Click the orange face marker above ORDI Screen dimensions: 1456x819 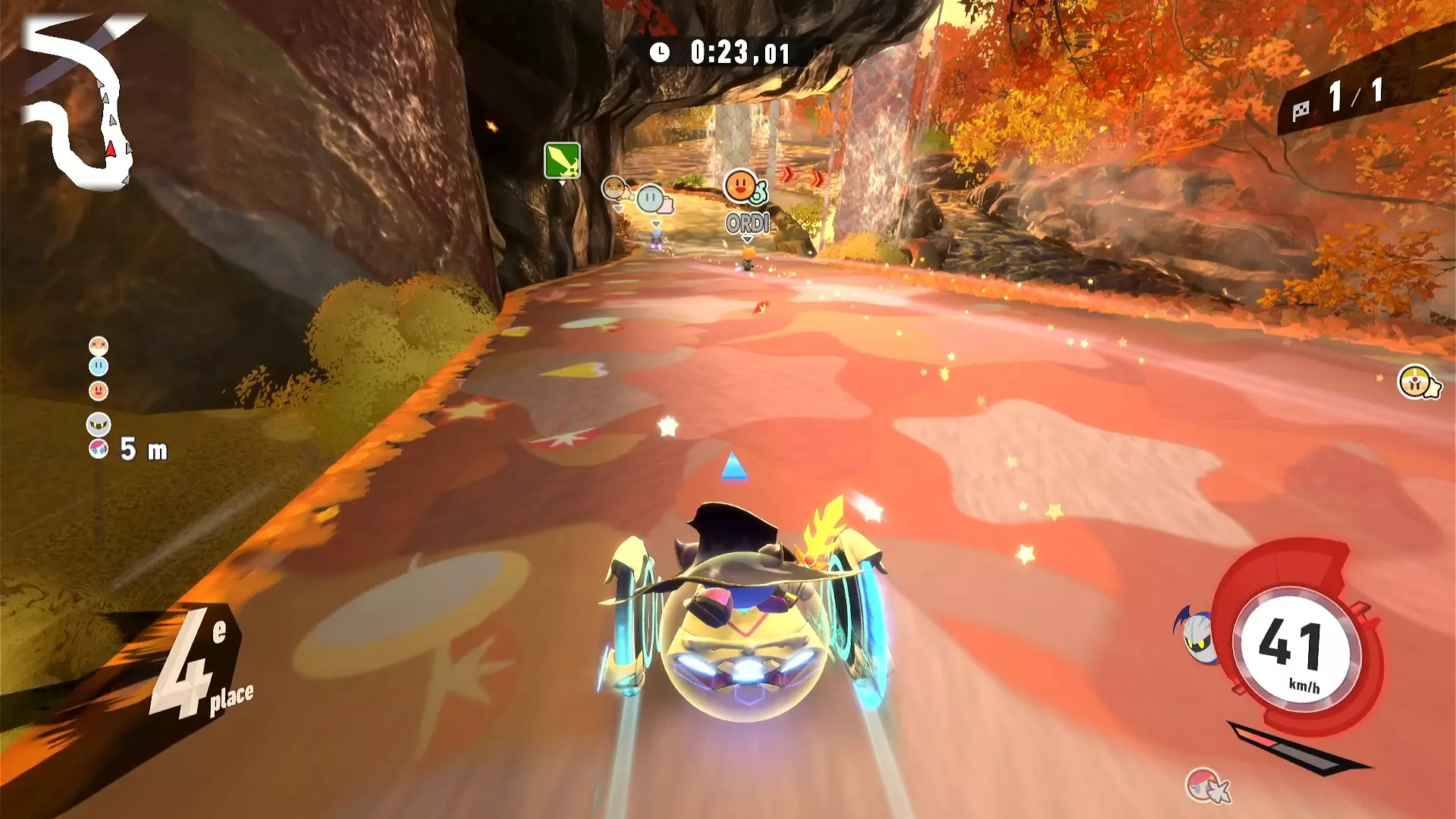pos(740,185)
